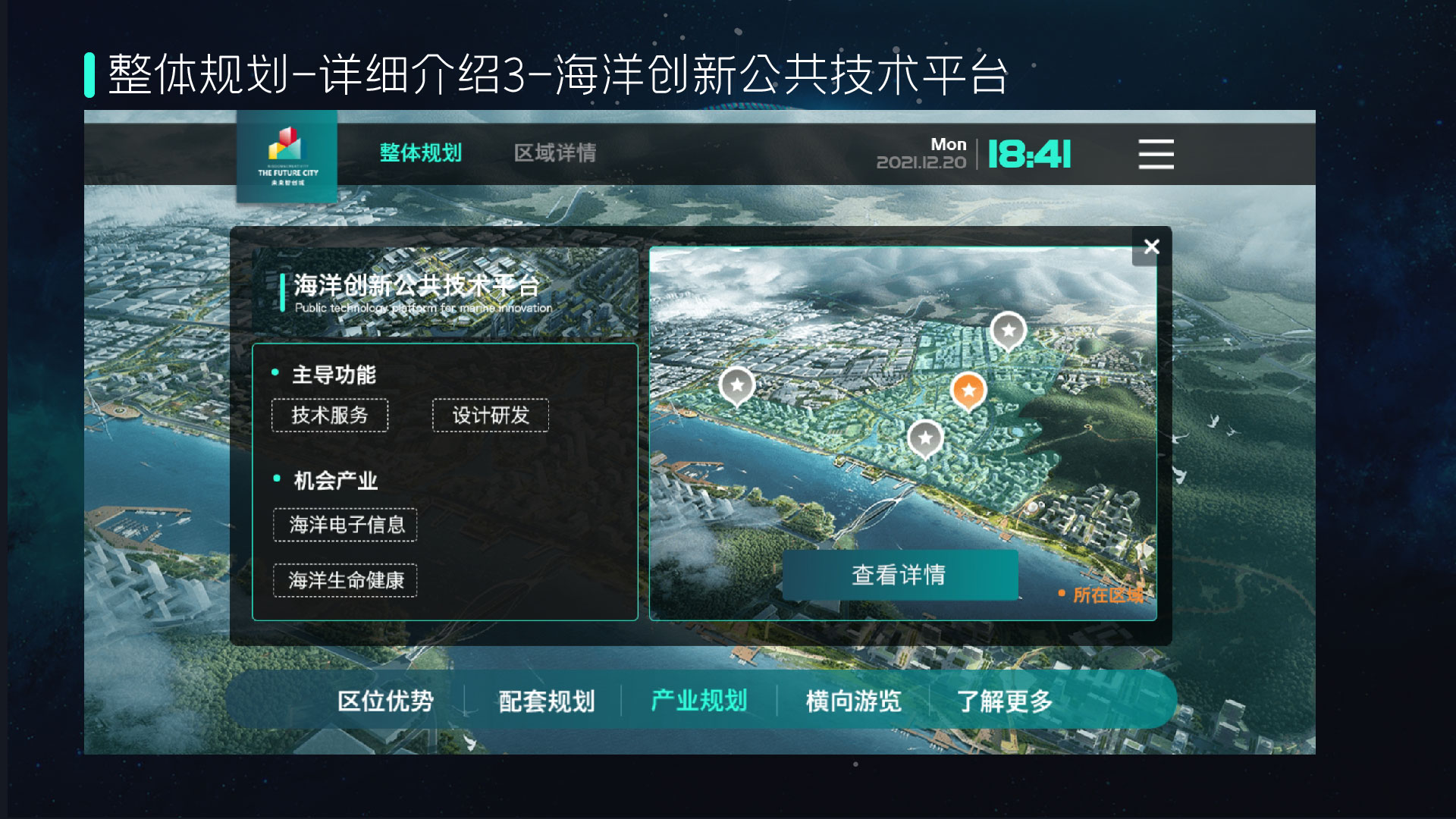The image size is (1456, 819).
Task: Toggle the 设计研发 function tag
Action: [x=490, y=415]
